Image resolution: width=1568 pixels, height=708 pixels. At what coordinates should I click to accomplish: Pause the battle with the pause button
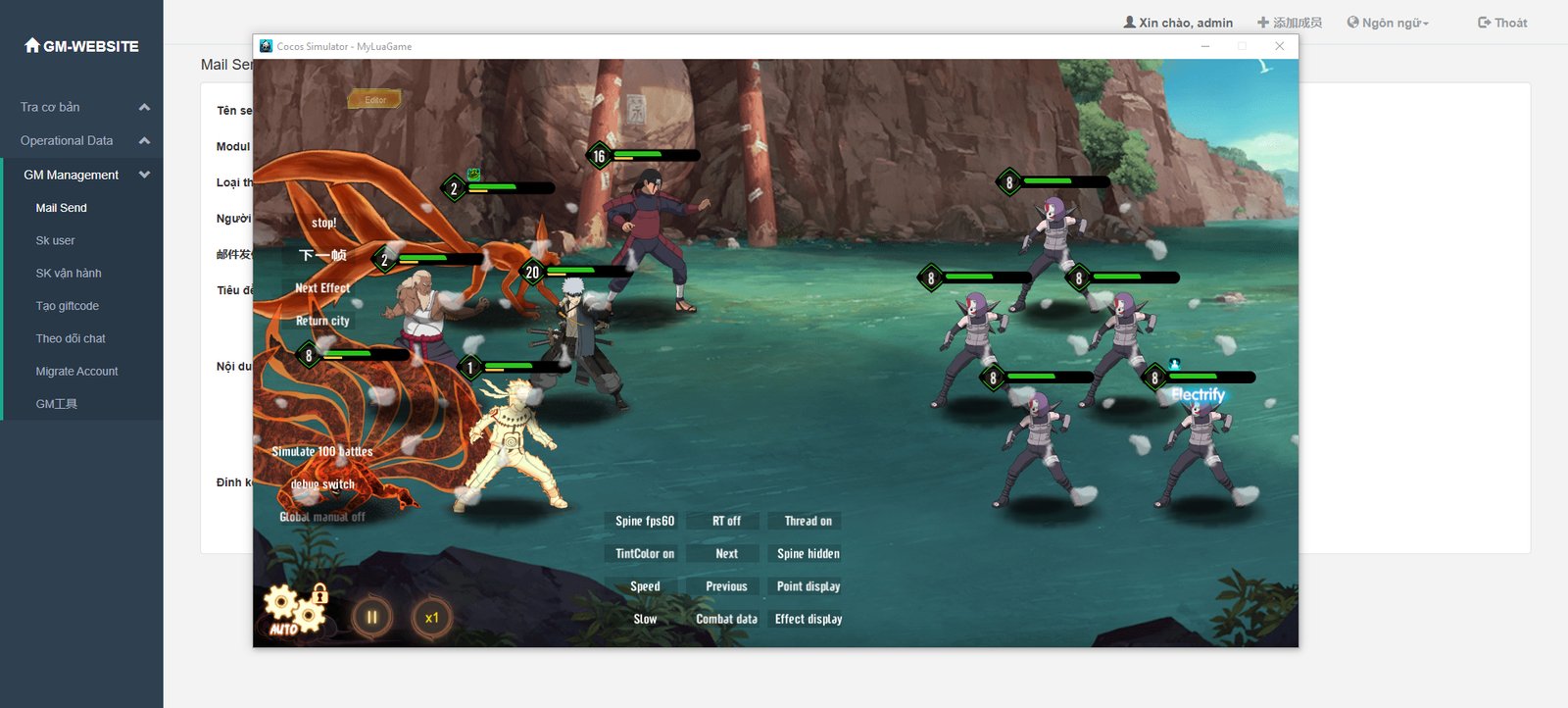[372, 618]
